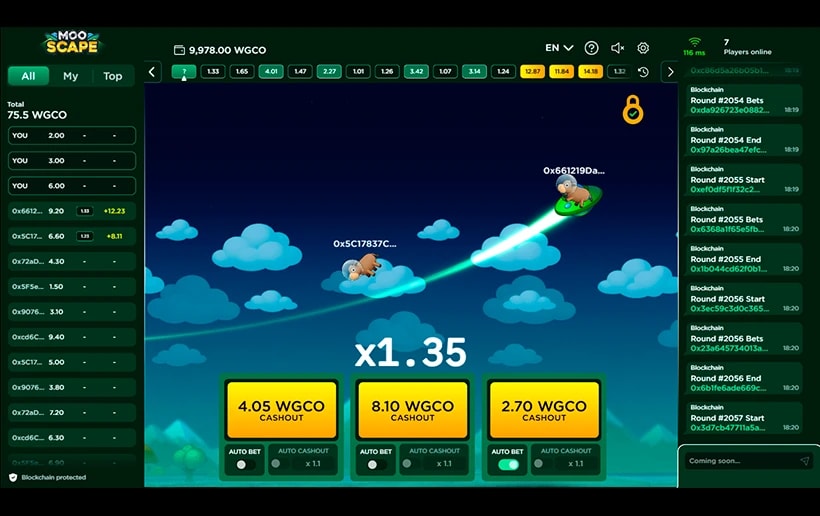Open the round history clock icon
This screenshot has height=516, width=820.
point(643,72)
